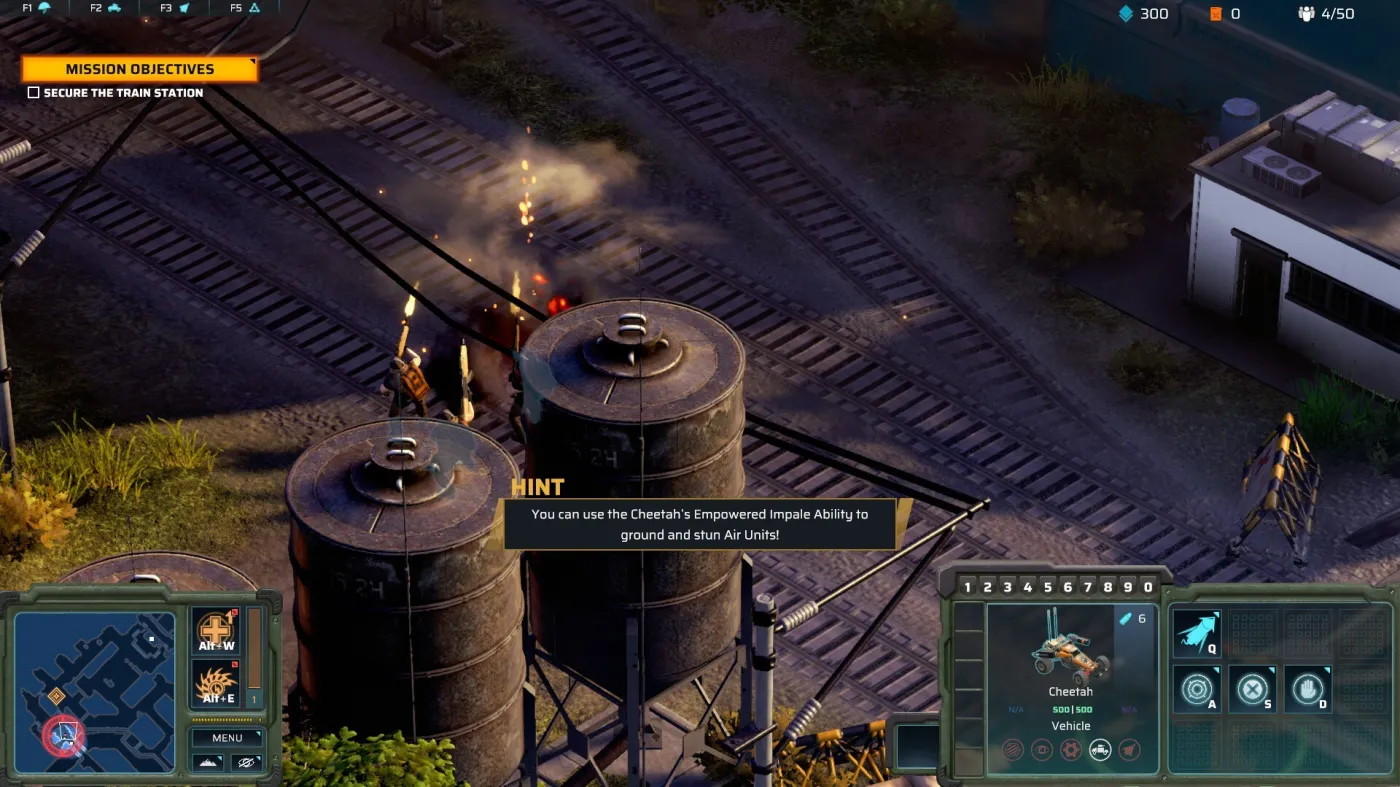
Task: Click on the minimap
Action: coord(94,692)
